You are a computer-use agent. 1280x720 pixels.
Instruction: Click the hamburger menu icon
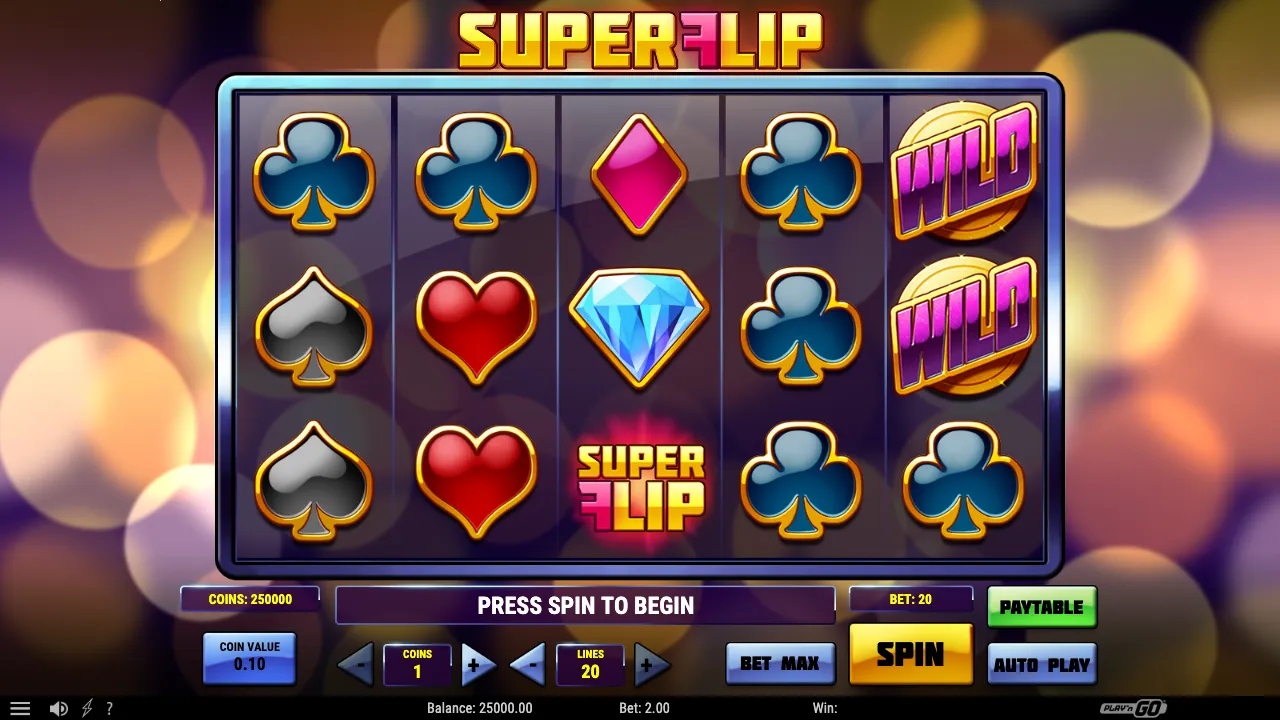tap(22, 708)
